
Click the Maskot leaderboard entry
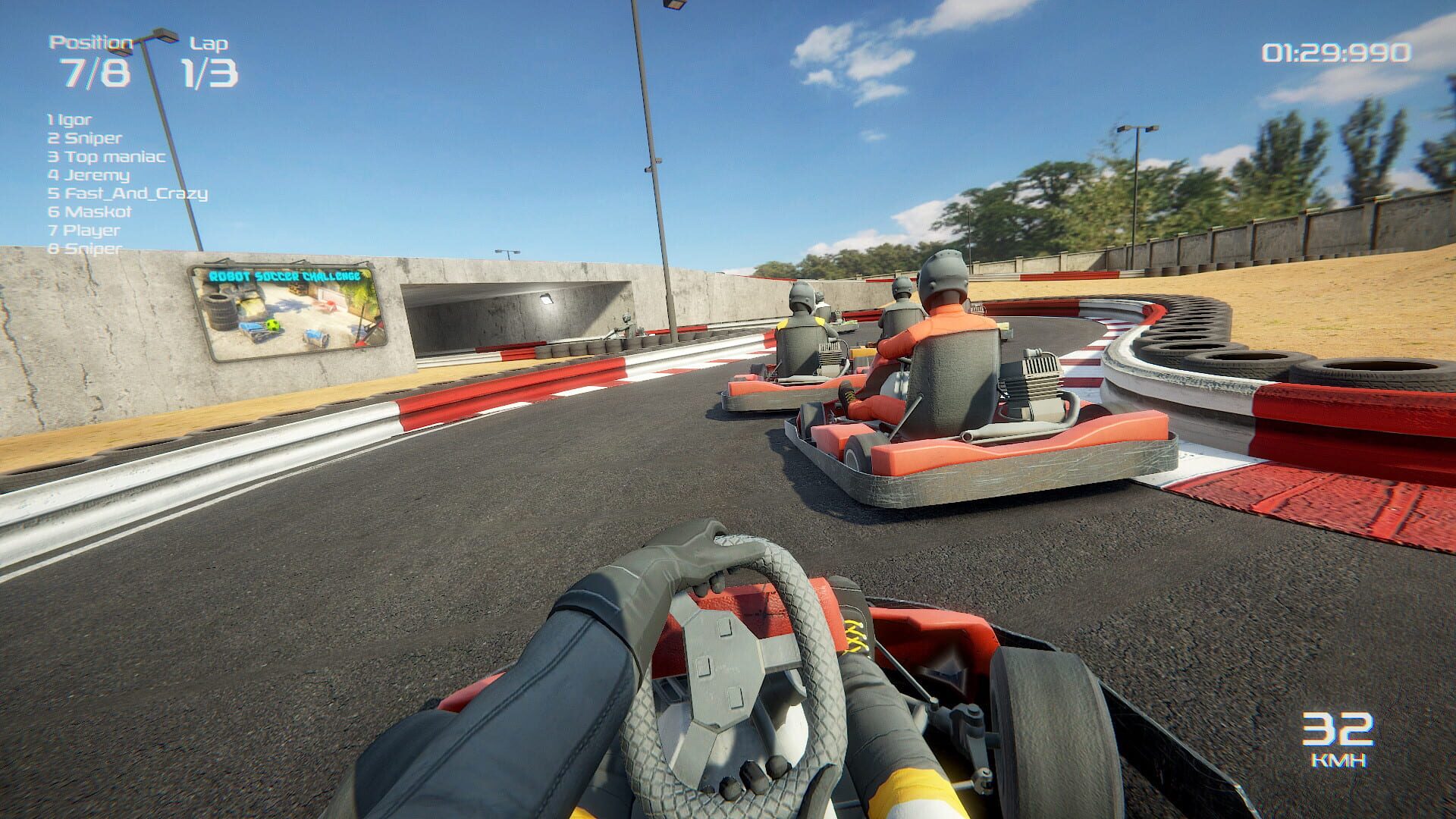[89, 213]
